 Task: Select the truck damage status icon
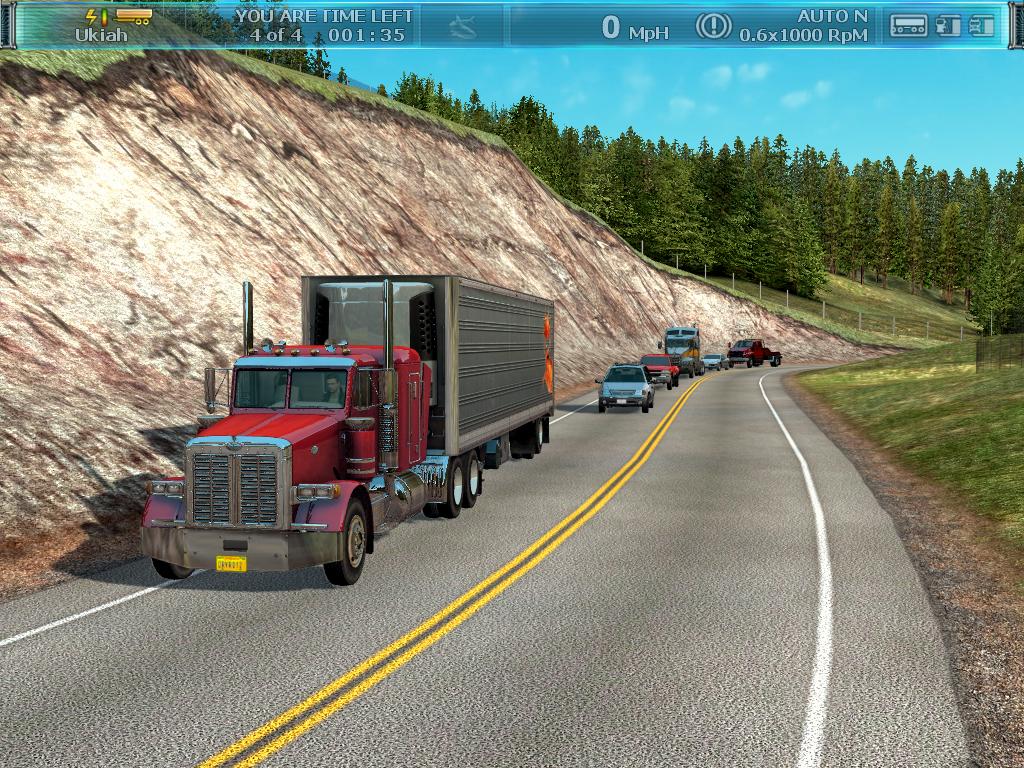[x=982, y=26]
